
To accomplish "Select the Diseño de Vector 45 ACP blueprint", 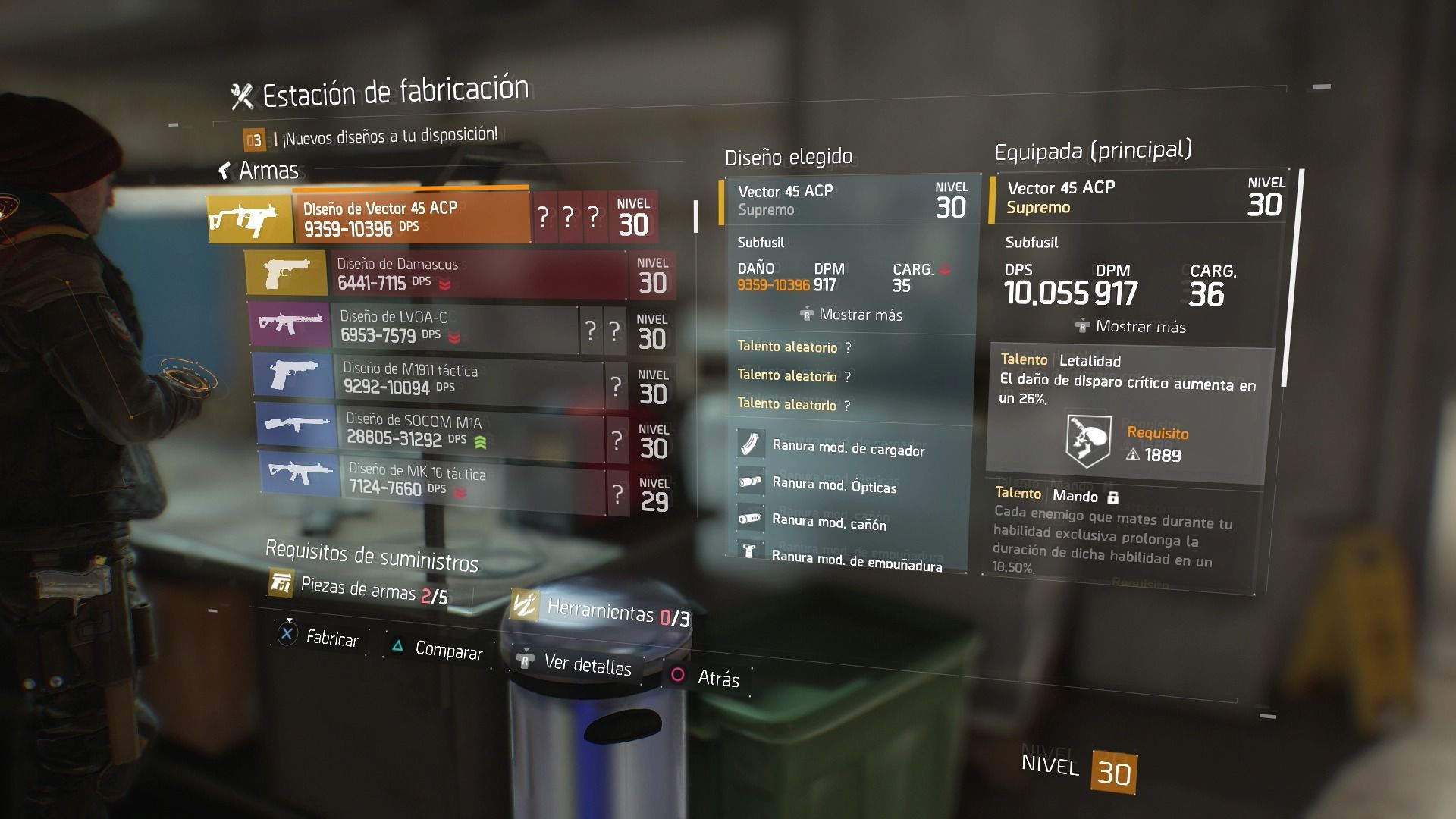I will 409,218.
